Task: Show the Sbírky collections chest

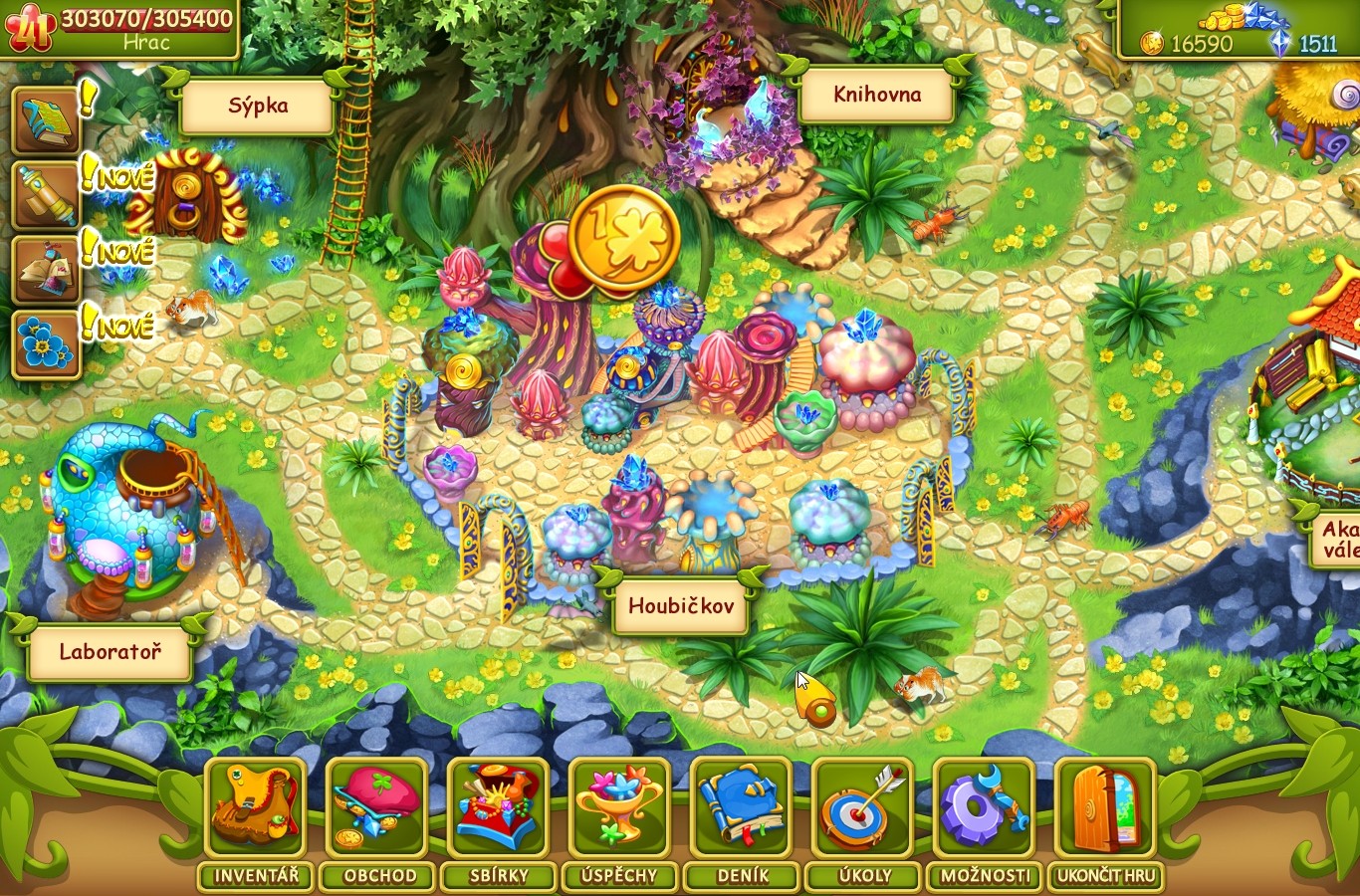Action: pyautogui.click(x=499, y=808)
